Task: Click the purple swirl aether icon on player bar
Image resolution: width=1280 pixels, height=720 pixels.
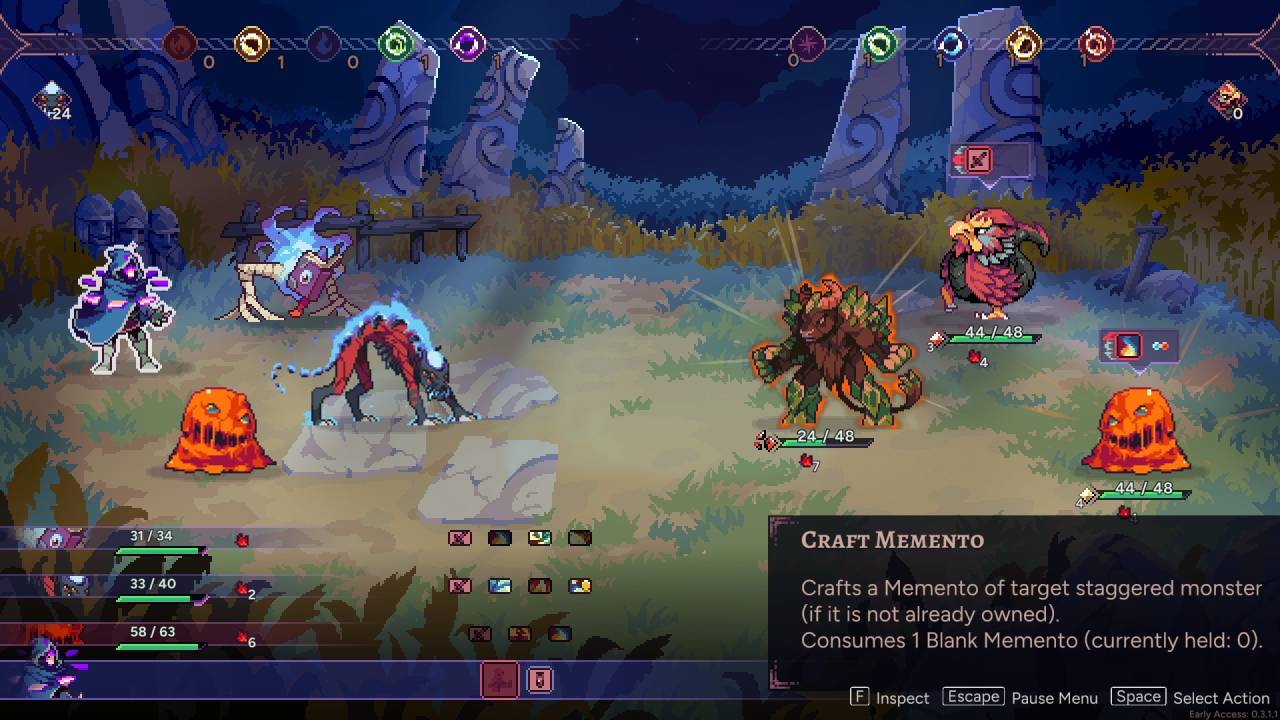Action: tap(467, 44)
